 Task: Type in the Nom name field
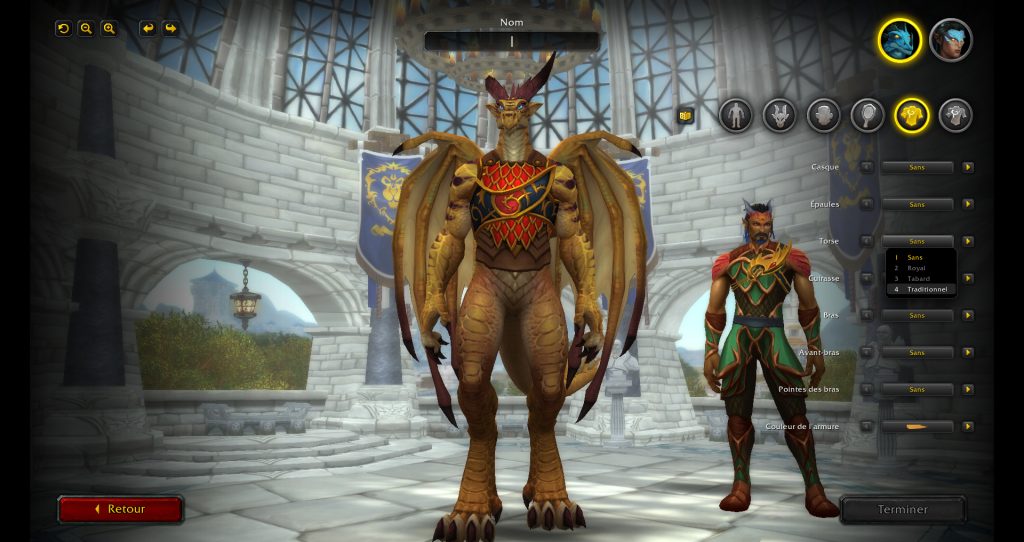[511, 41]
